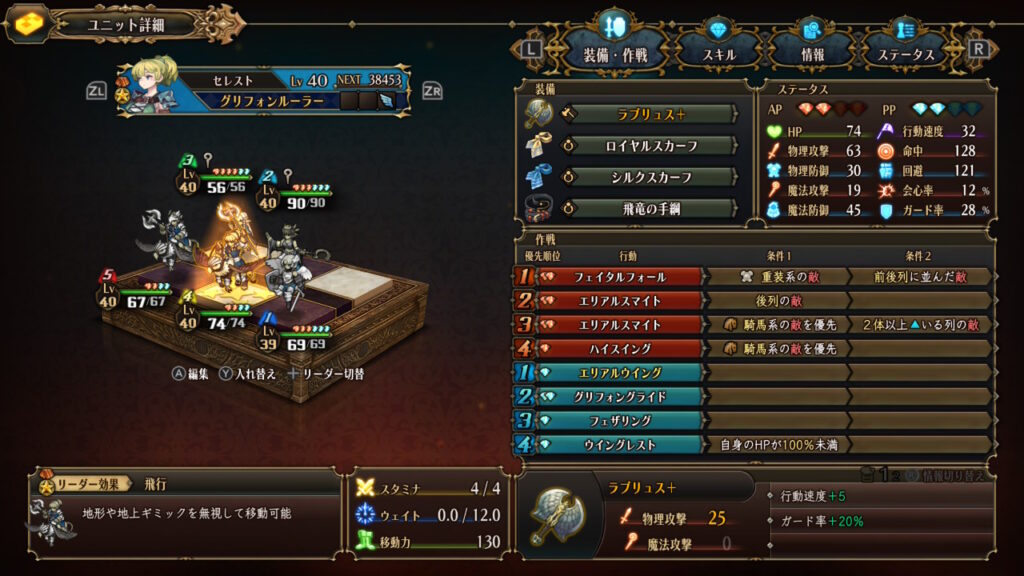Edit the 自身のHPが100%未満 condition

pos(776,444)
